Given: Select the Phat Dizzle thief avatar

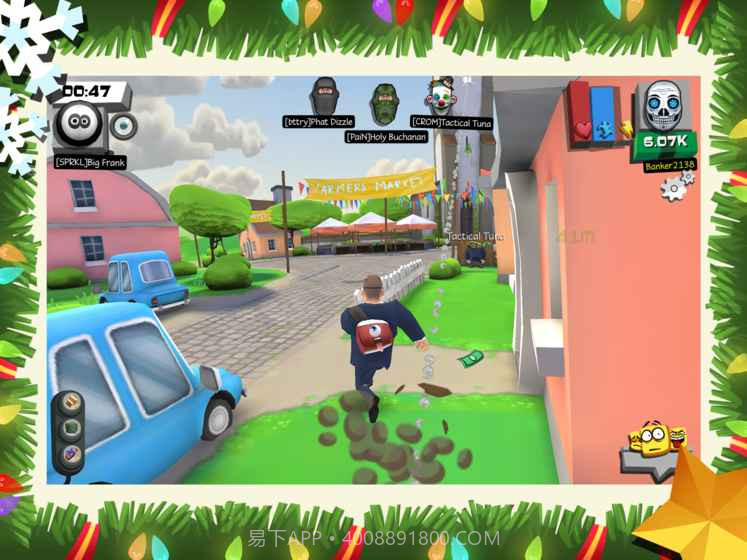Looking at the screenshot, I should point(322,98).
